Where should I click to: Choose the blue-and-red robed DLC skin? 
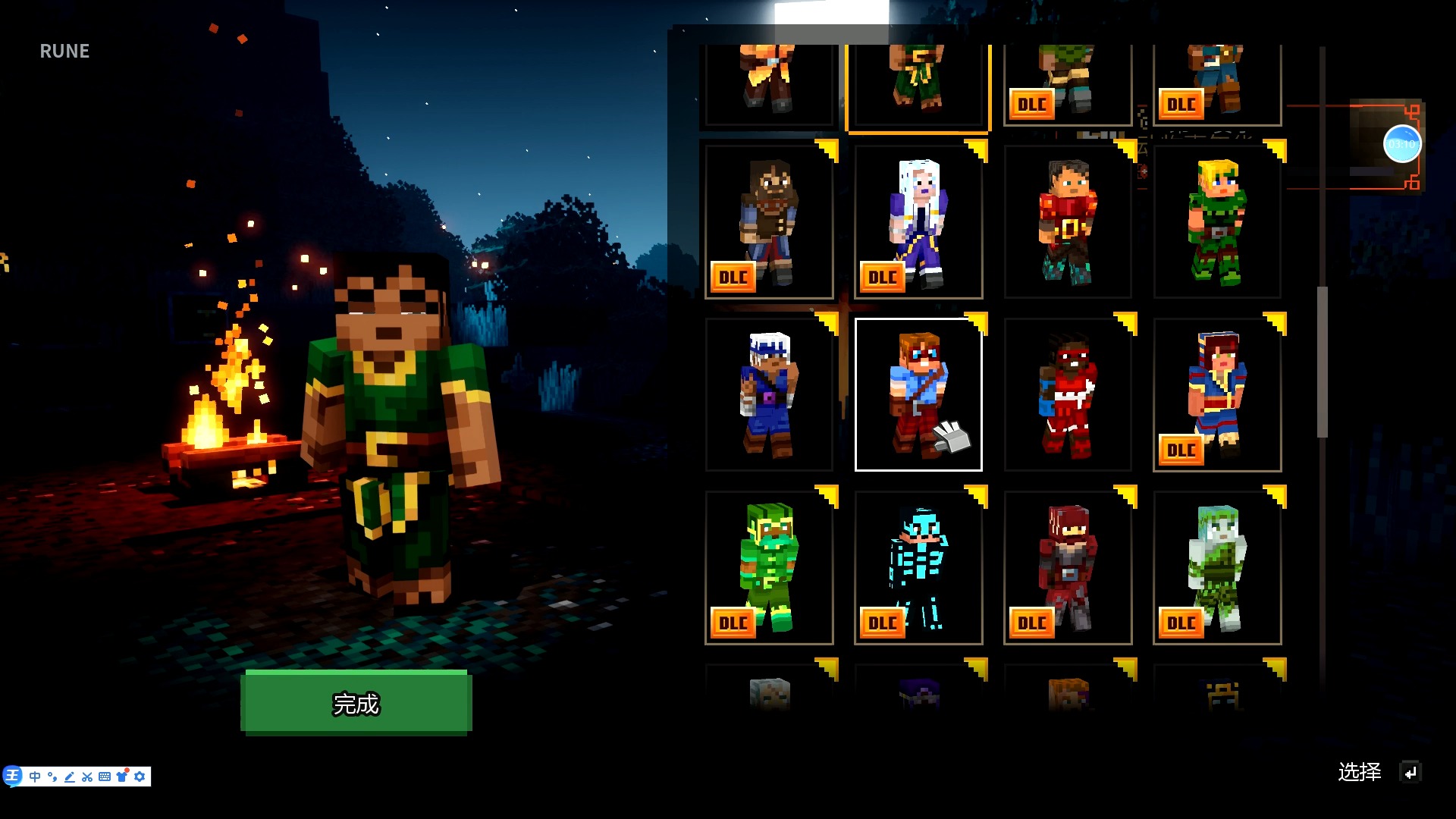(1217, 394)
